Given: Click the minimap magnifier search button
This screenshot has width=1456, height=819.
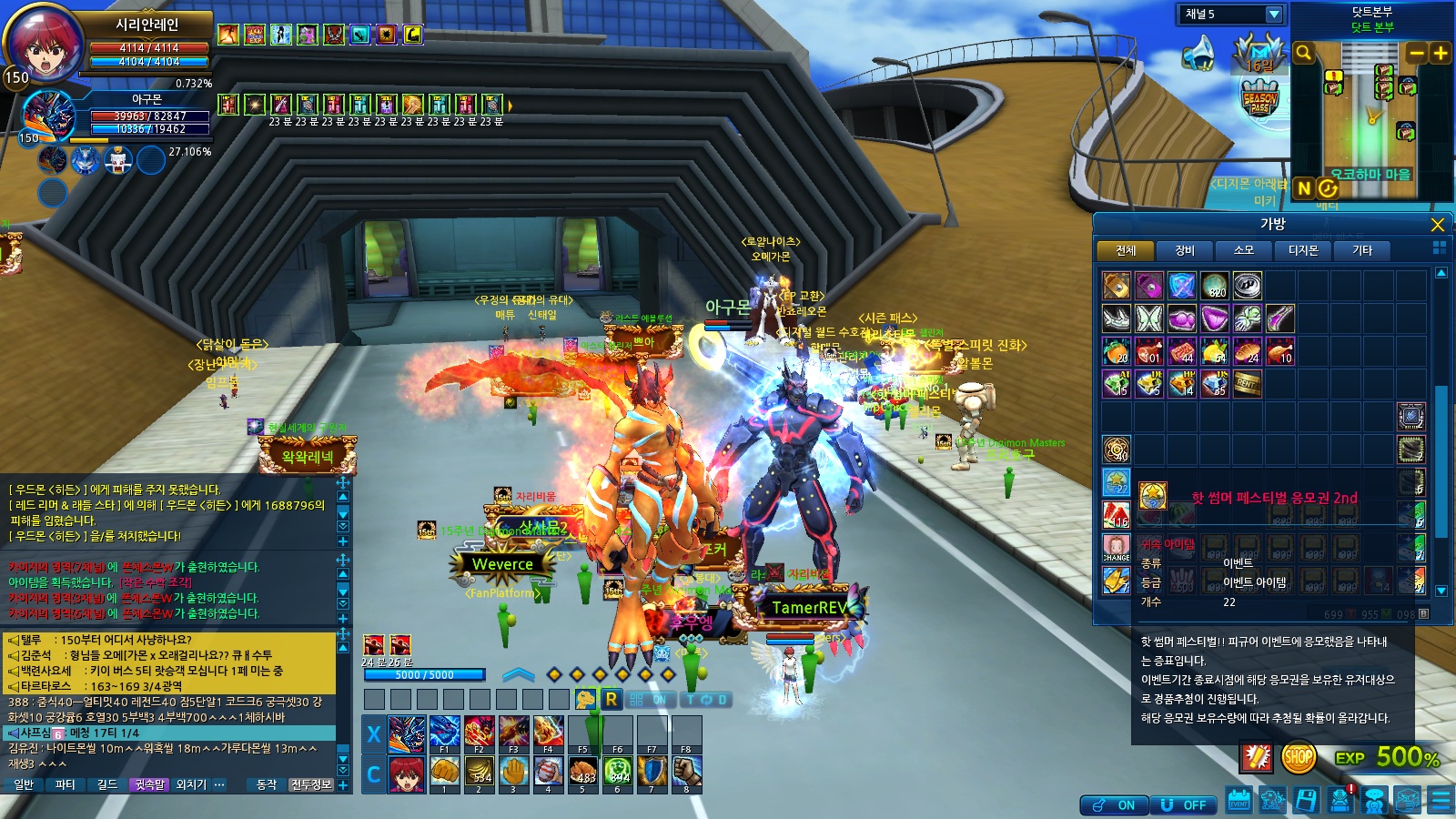Looking at the screenshot, I should click(1304, 53).
